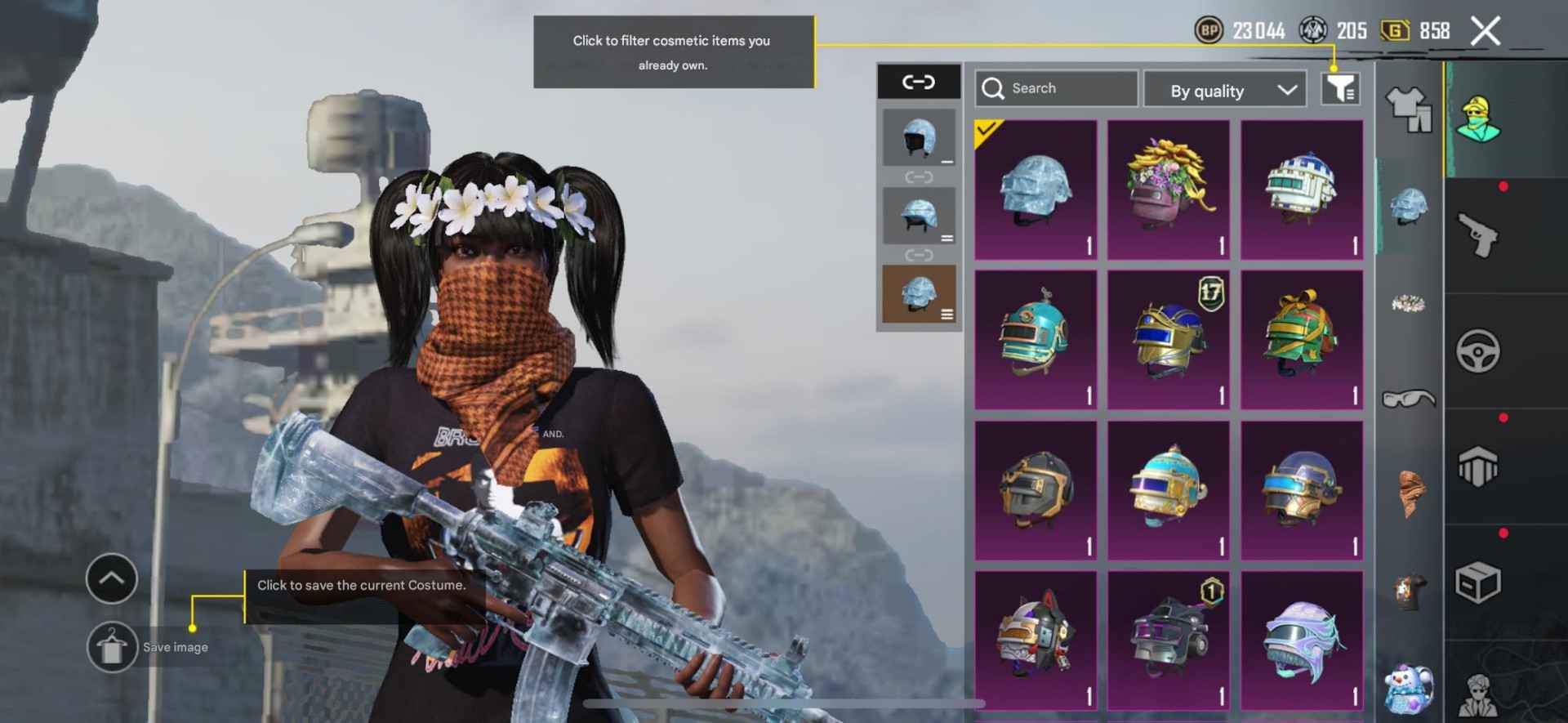1568x723 pixels.
Task: Open the face mask category
Action: tap(1409, 493)
